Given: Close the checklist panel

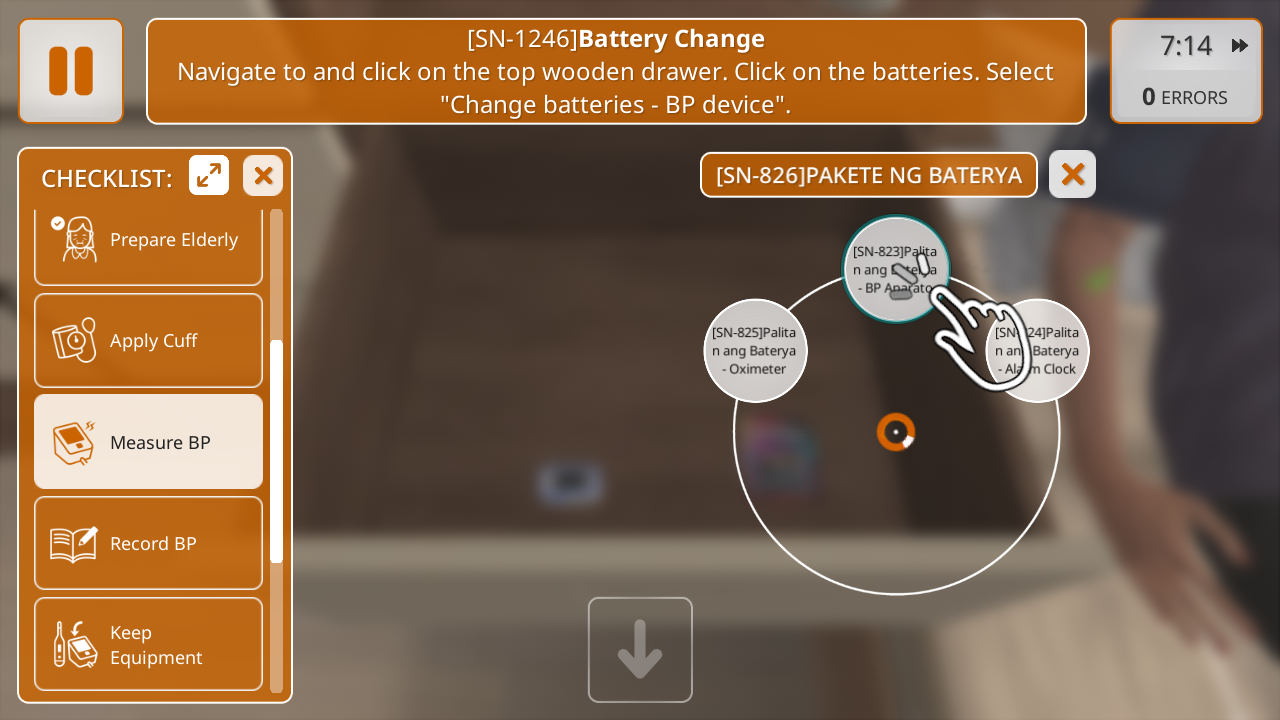Looking at the screenshot, I should [263, 176].
